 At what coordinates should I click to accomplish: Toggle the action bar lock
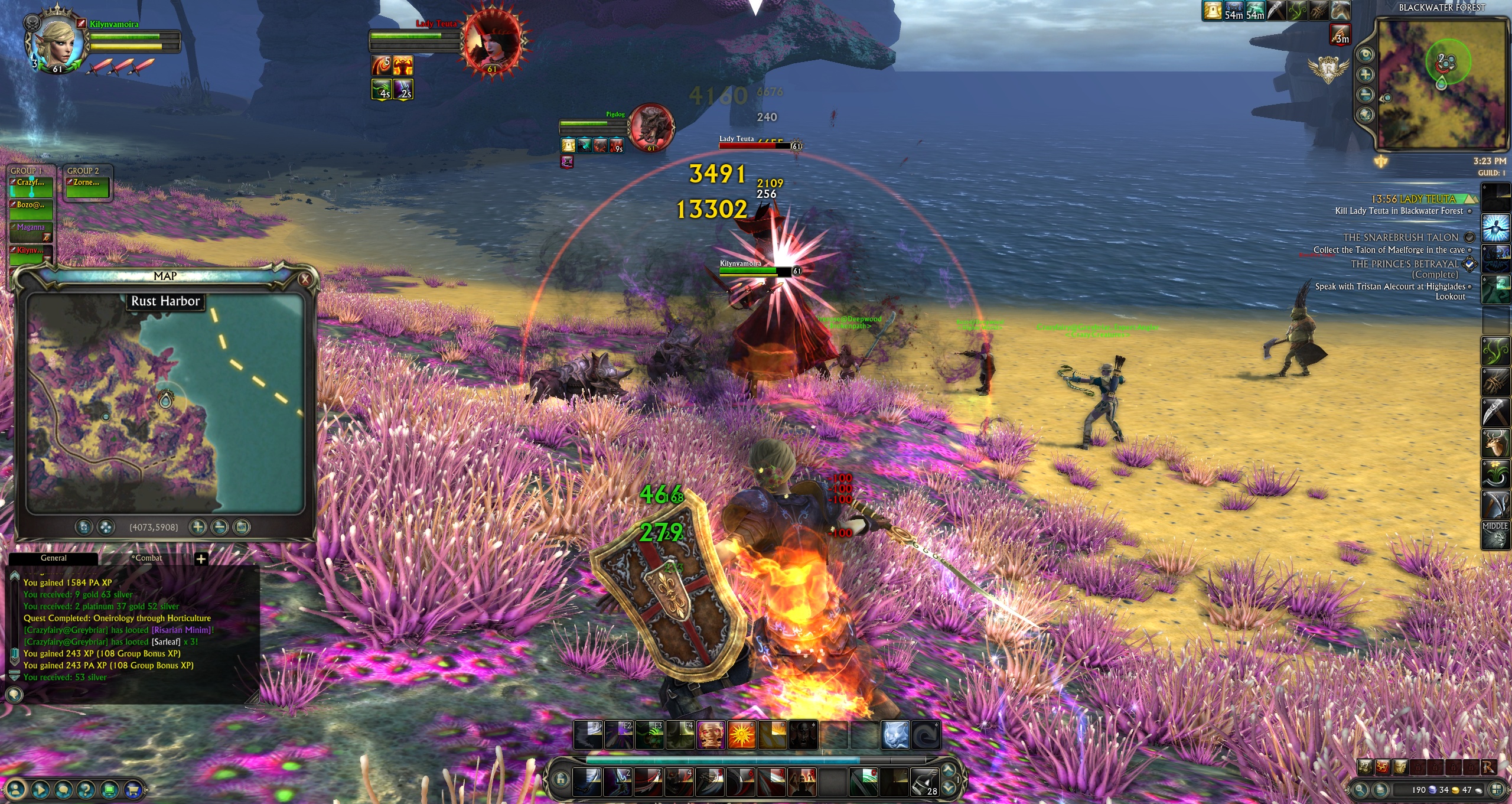561,780
